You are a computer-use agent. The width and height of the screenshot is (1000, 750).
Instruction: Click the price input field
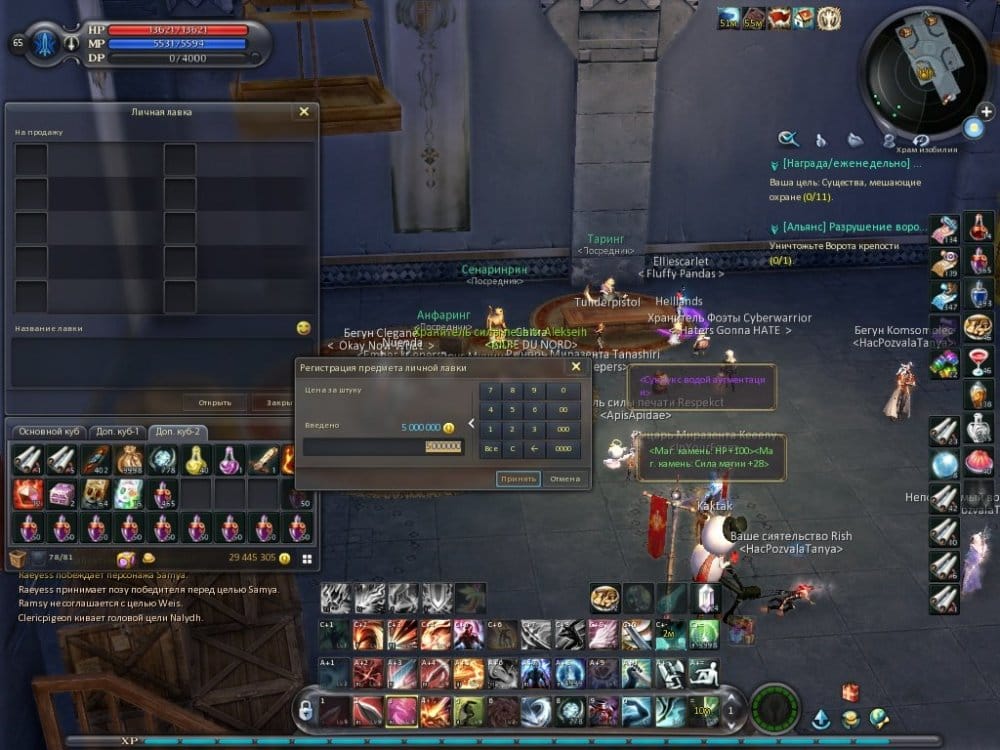(x=383, y=446)
